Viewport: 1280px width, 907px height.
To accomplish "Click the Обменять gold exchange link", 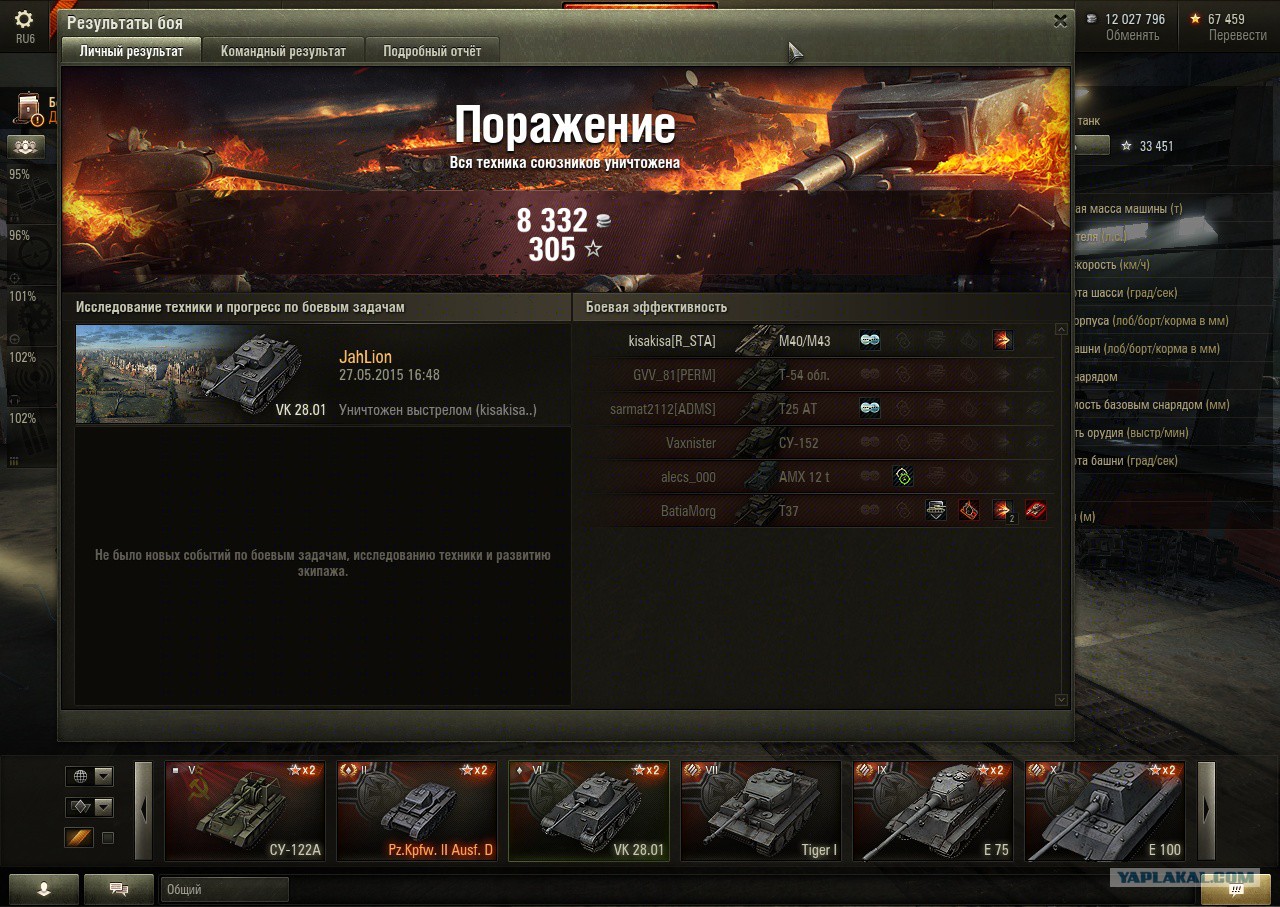I will pyautogui.click(x=1132, y=35).
